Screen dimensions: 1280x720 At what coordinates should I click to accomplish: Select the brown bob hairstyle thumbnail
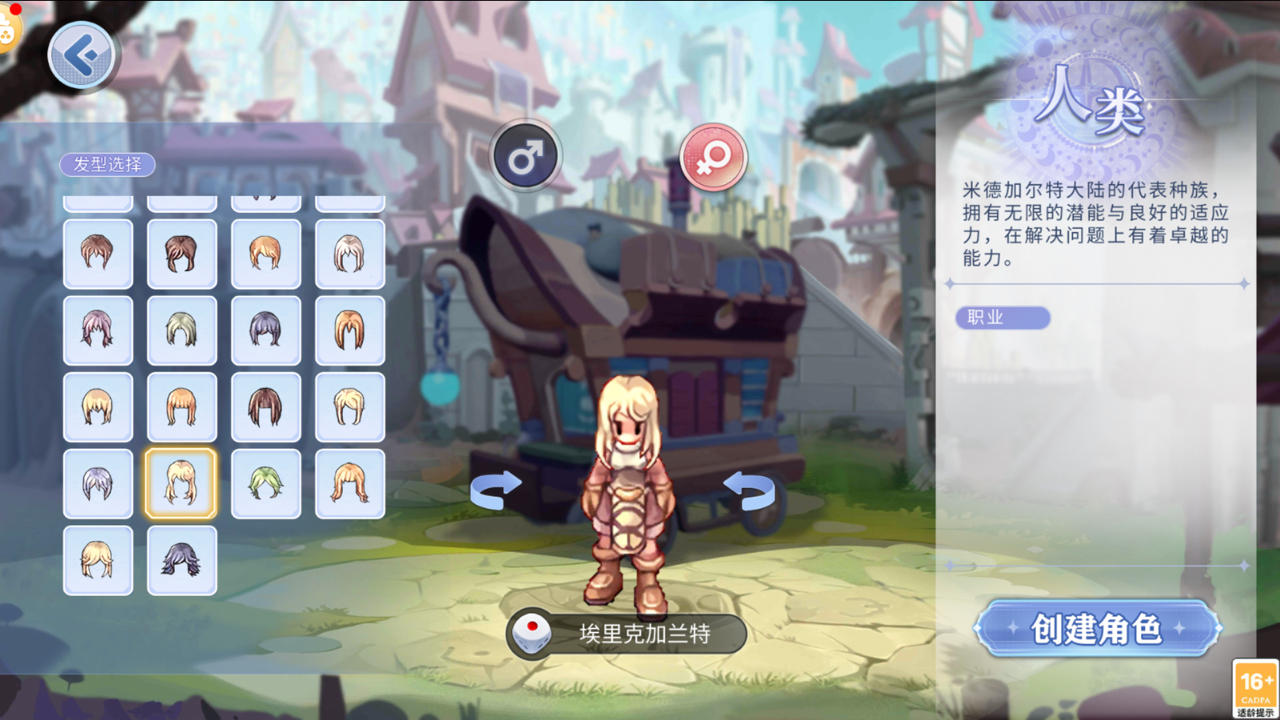tap(265, 407)
